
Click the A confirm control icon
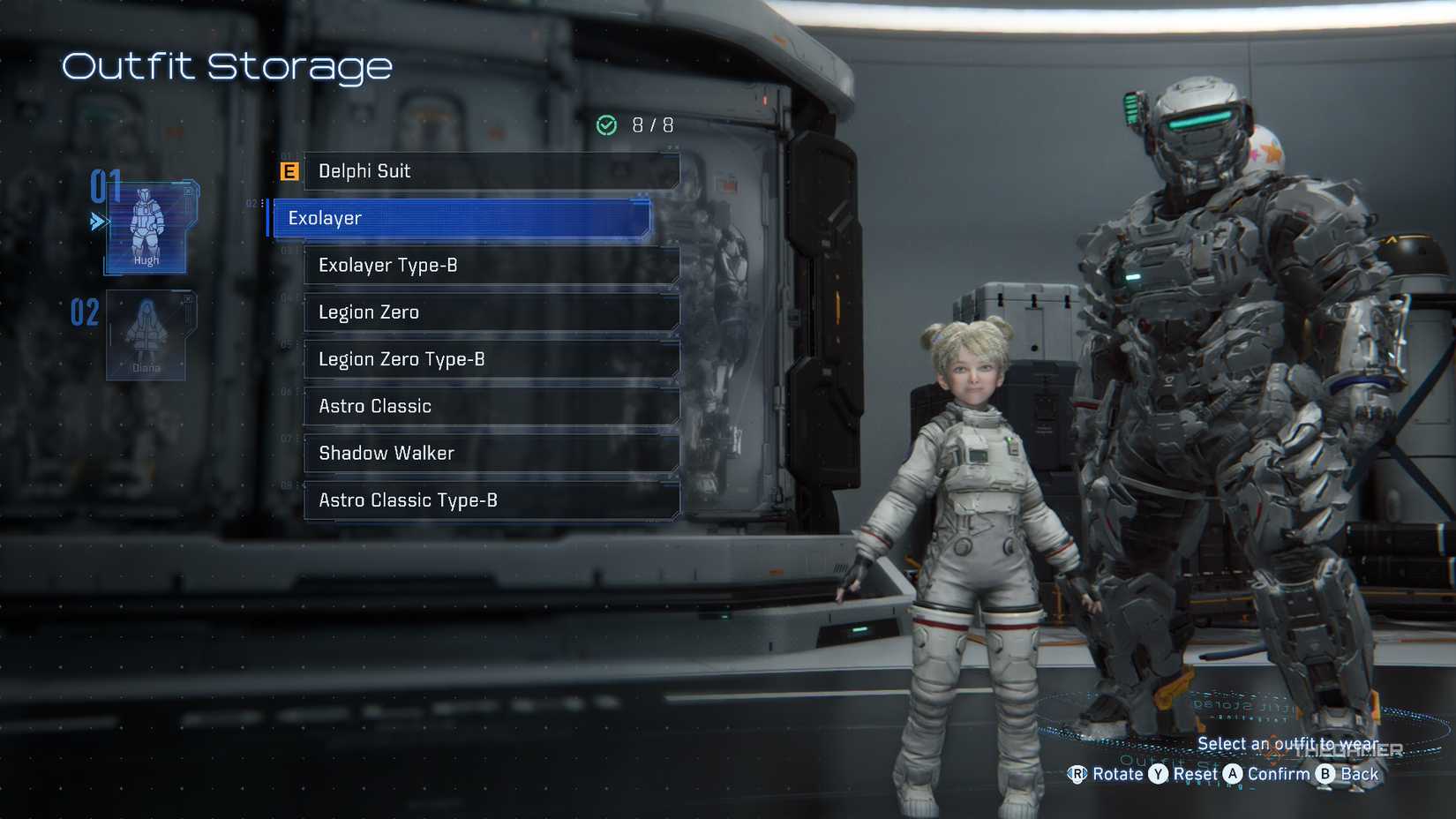click(1235, 774)
